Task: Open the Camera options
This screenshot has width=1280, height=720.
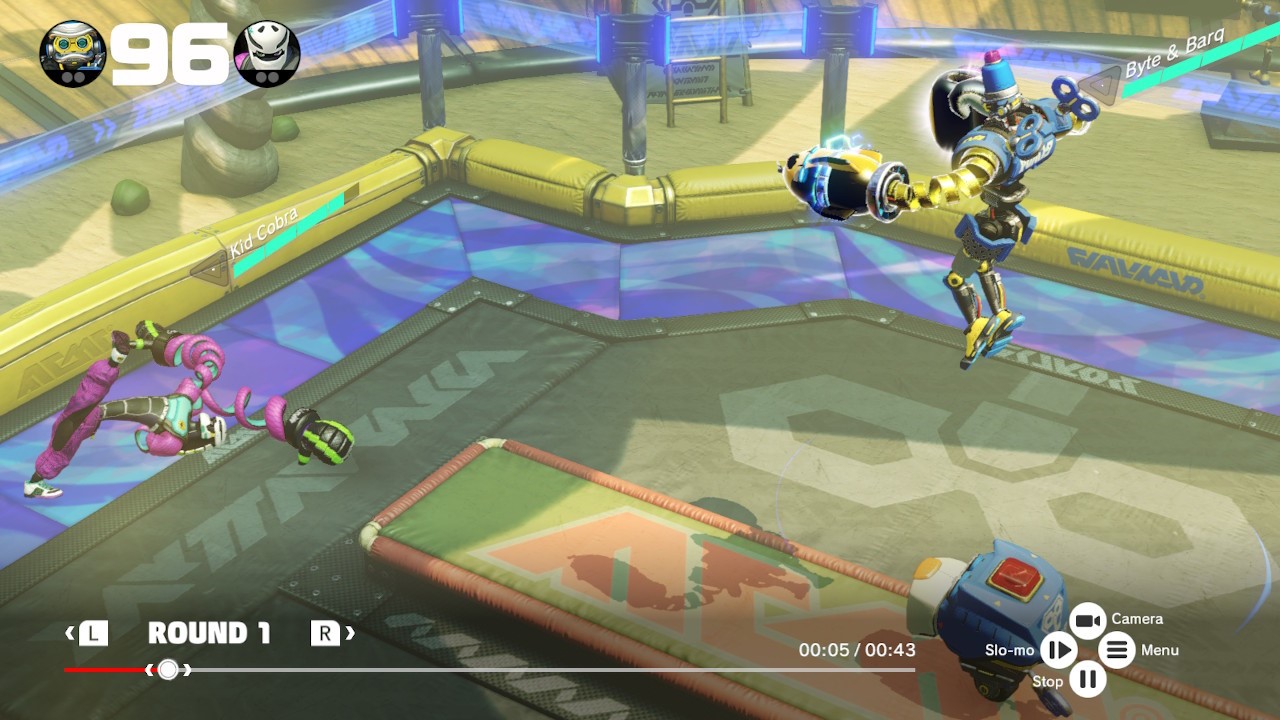Action: (x=1087, y=621)
